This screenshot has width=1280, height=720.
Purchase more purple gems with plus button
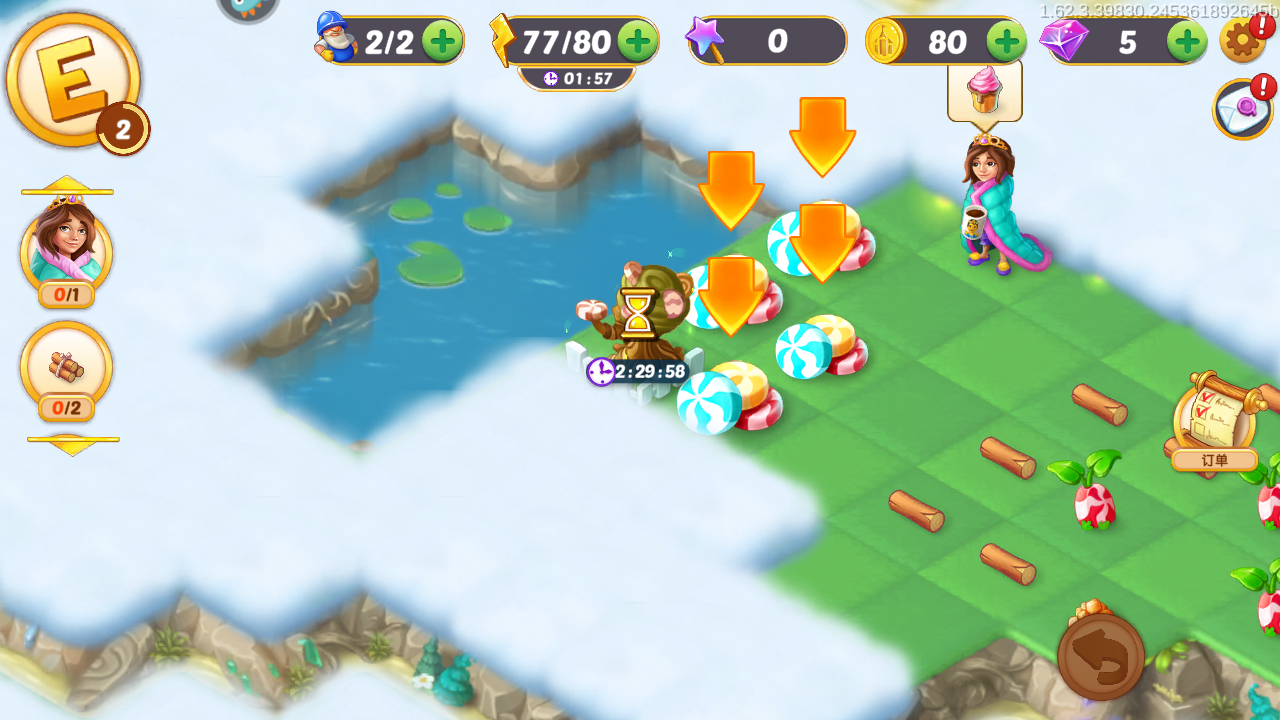point(1187,41)
